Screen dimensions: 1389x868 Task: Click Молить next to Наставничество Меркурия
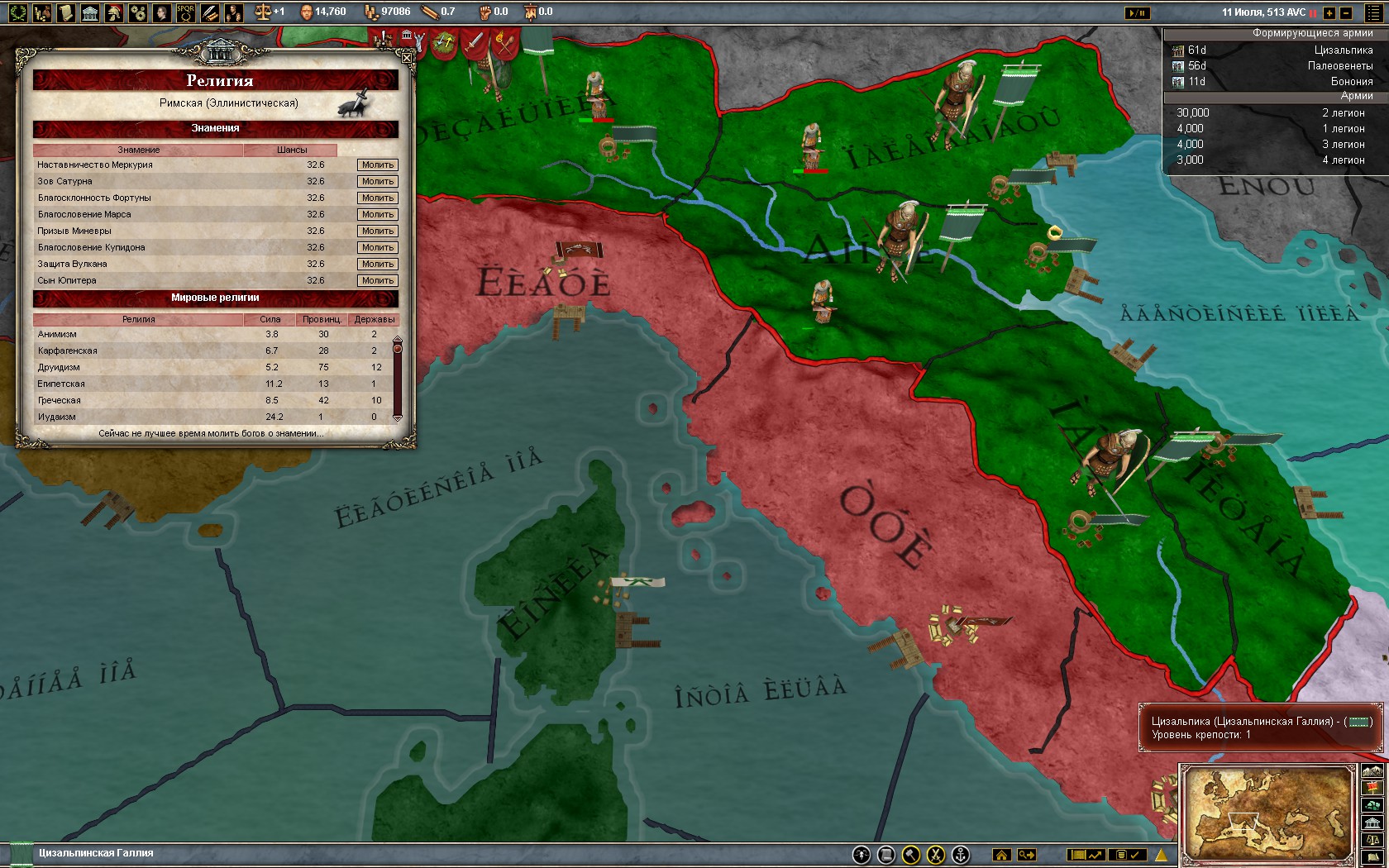coord(377,165)
